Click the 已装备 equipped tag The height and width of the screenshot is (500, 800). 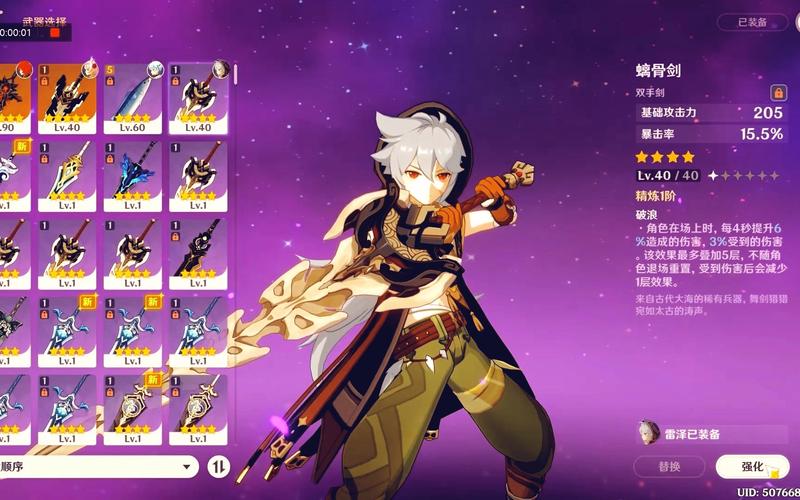point(752,22)
